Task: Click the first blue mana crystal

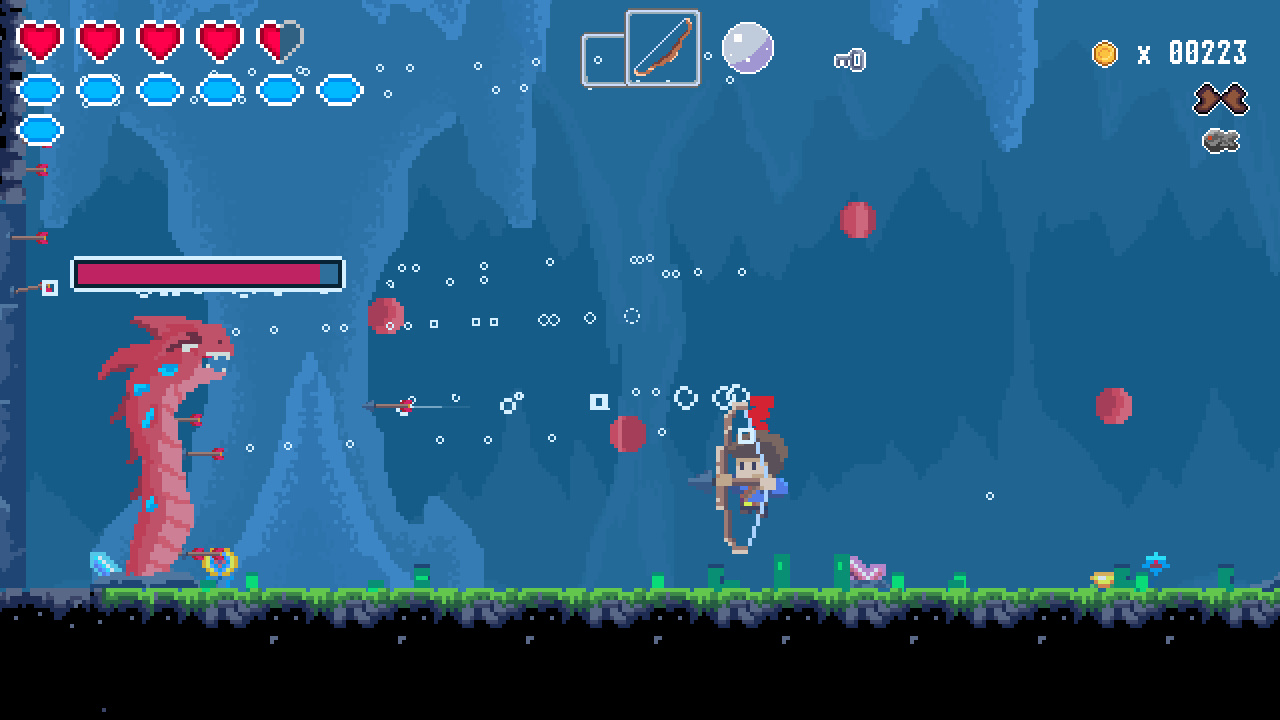Action: pos(40,89)
